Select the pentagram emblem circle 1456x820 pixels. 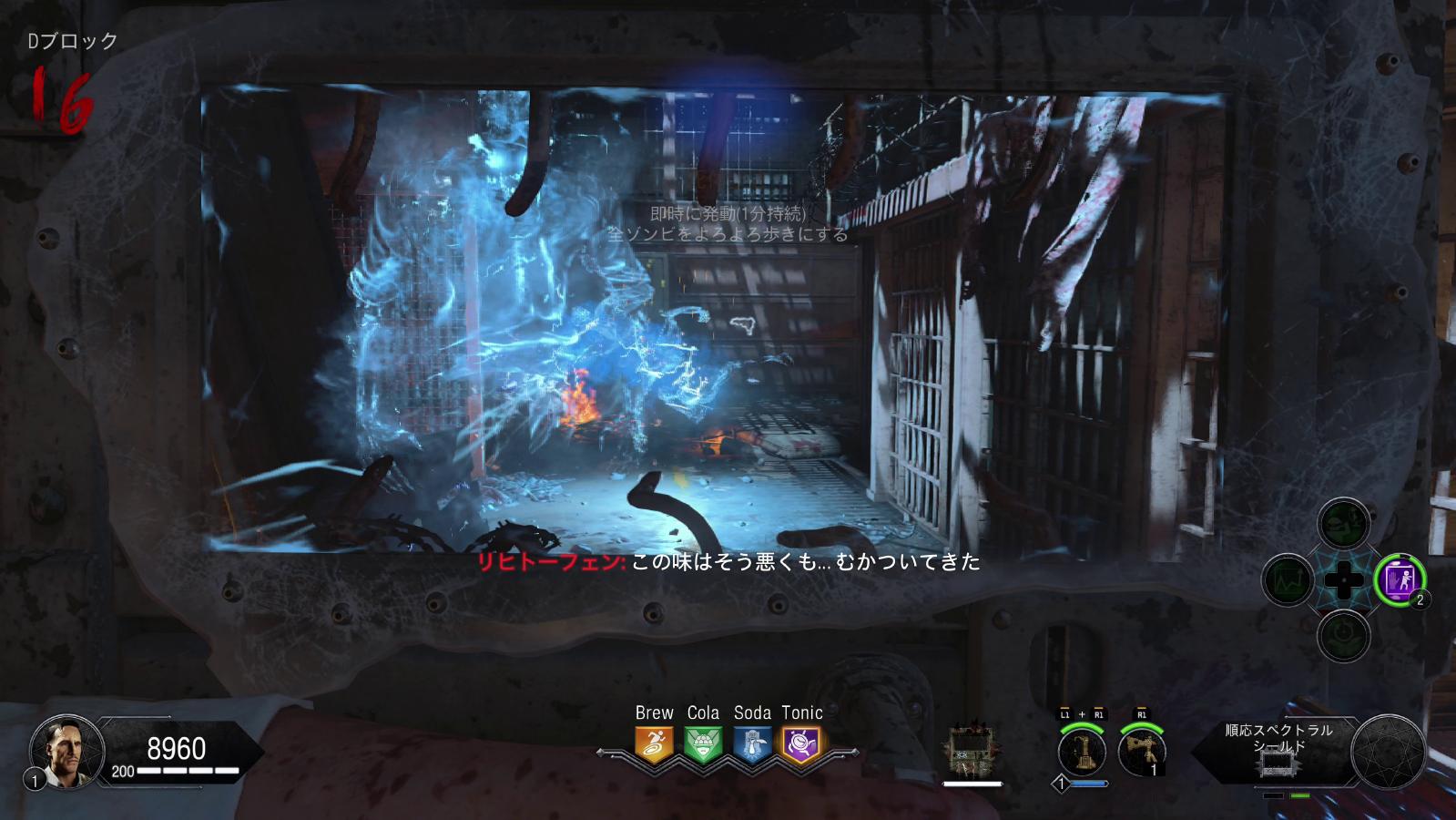click(1388, 752)
